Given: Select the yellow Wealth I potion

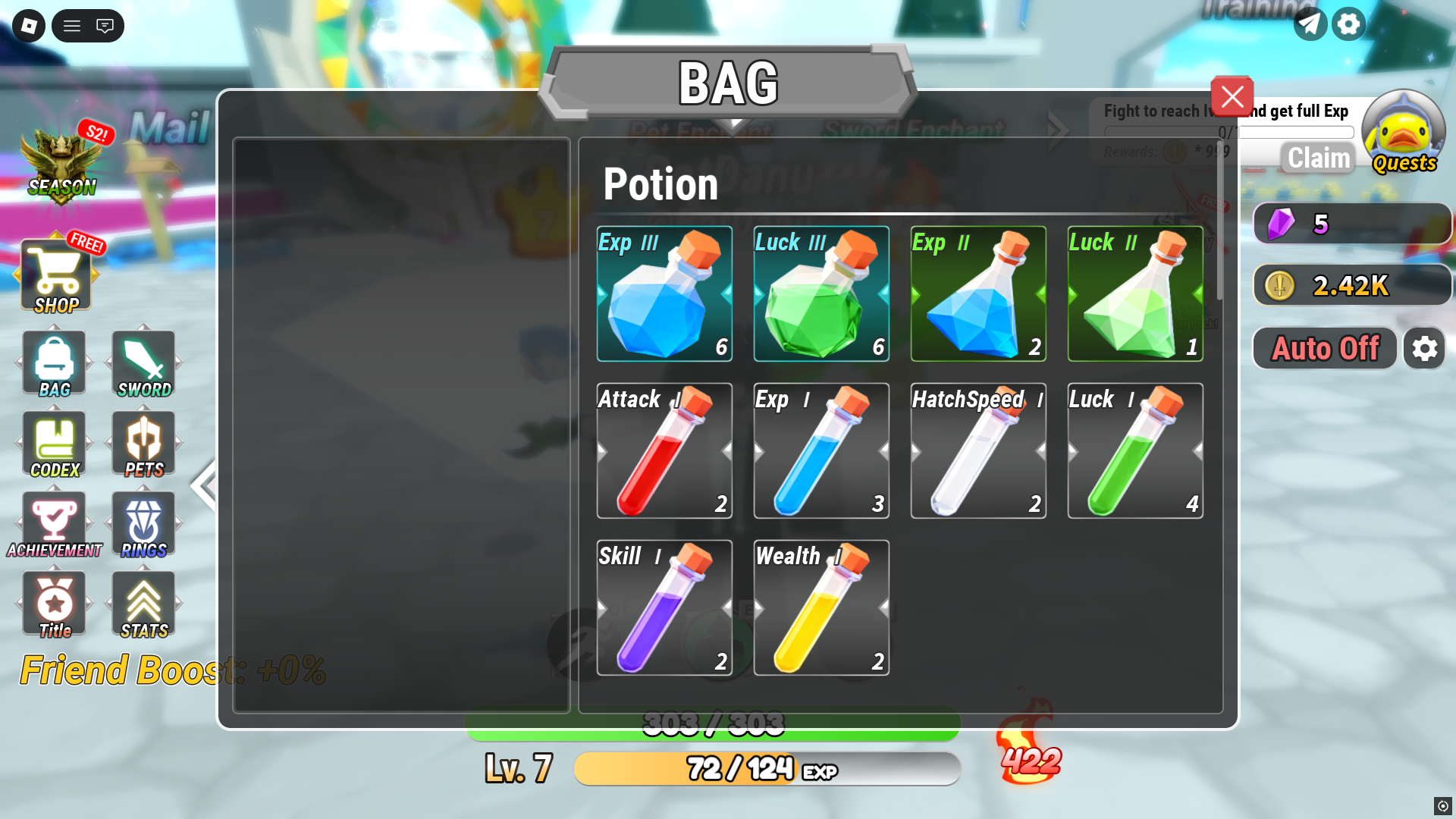Looking at the screenshot, I should pyautogui.click(x=821, y=607).
